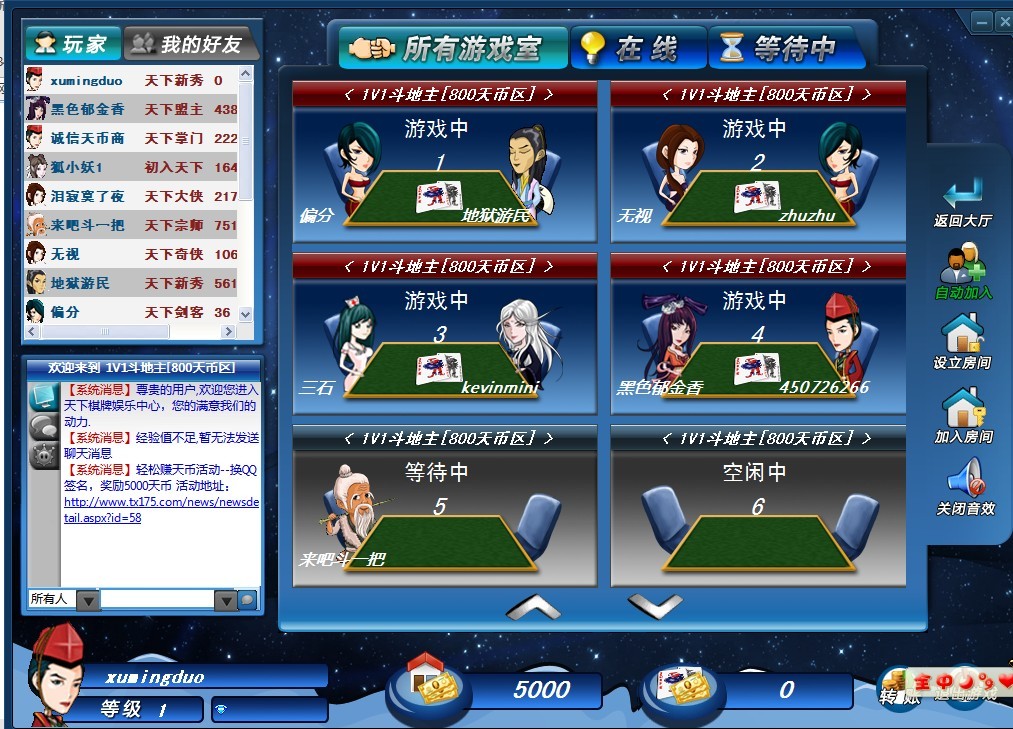
Task: Join waiting table number 5
Action: (439, 518)
